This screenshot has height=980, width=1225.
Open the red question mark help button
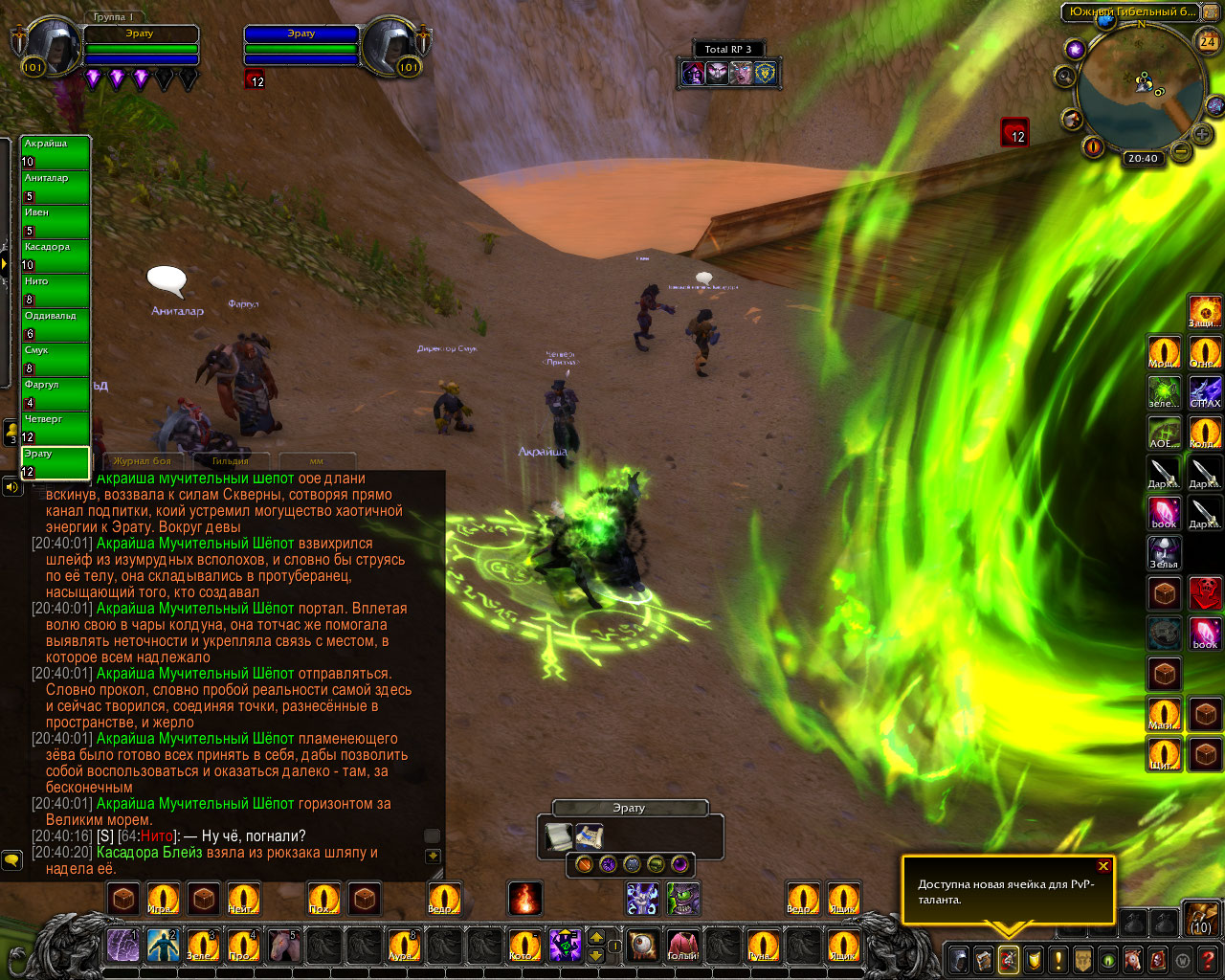1208,959
